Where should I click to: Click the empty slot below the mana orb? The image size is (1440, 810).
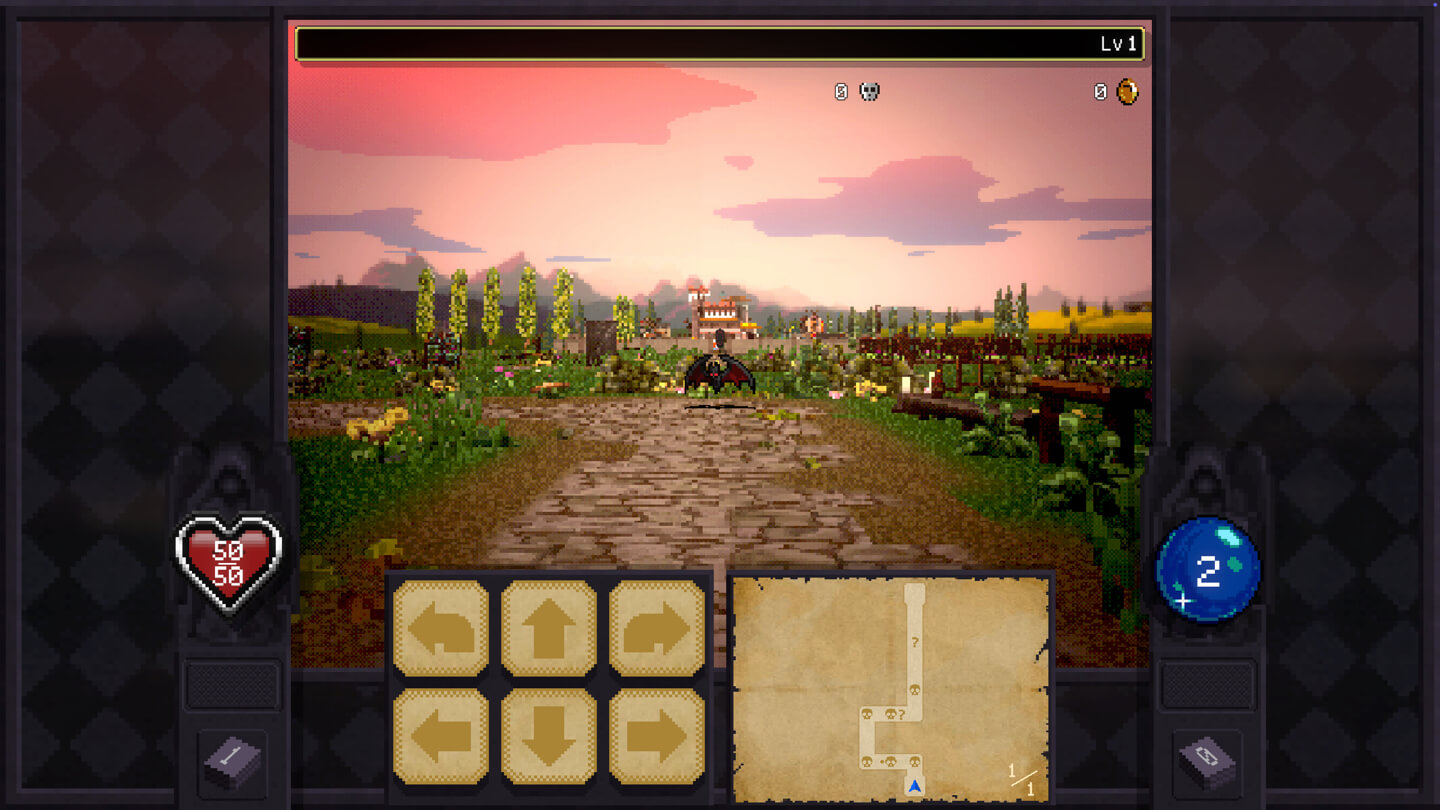tap(1208, 682)
